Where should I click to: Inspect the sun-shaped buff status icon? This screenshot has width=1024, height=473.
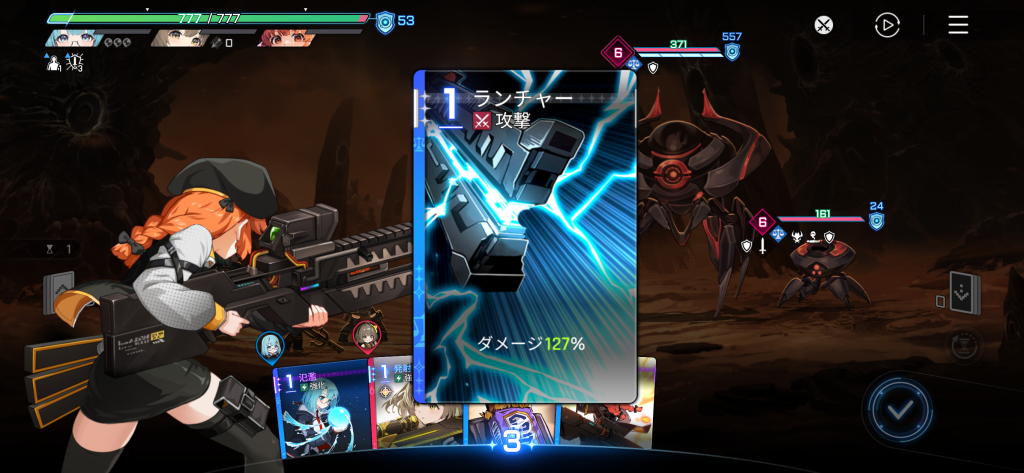pos(75,62)
